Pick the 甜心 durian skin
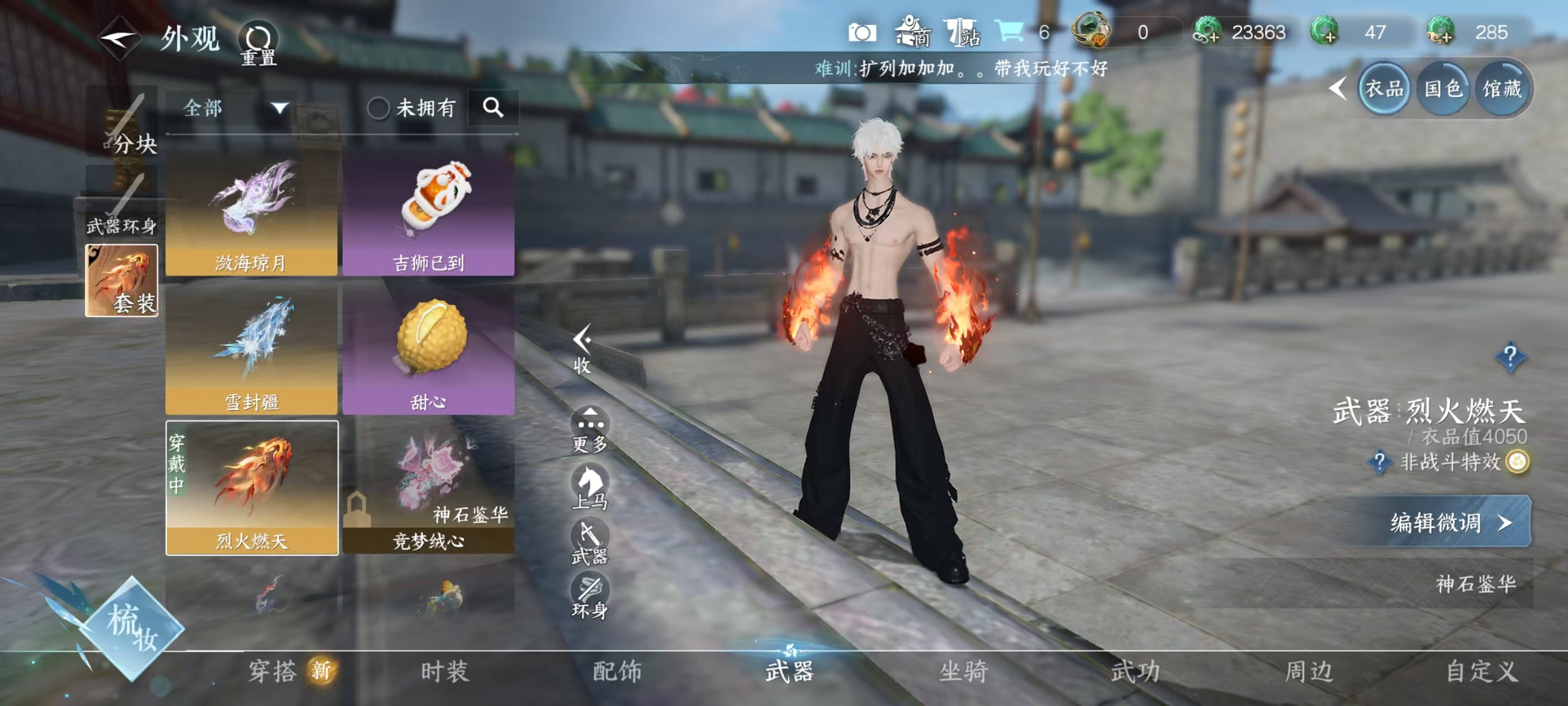 click(428, 351)
